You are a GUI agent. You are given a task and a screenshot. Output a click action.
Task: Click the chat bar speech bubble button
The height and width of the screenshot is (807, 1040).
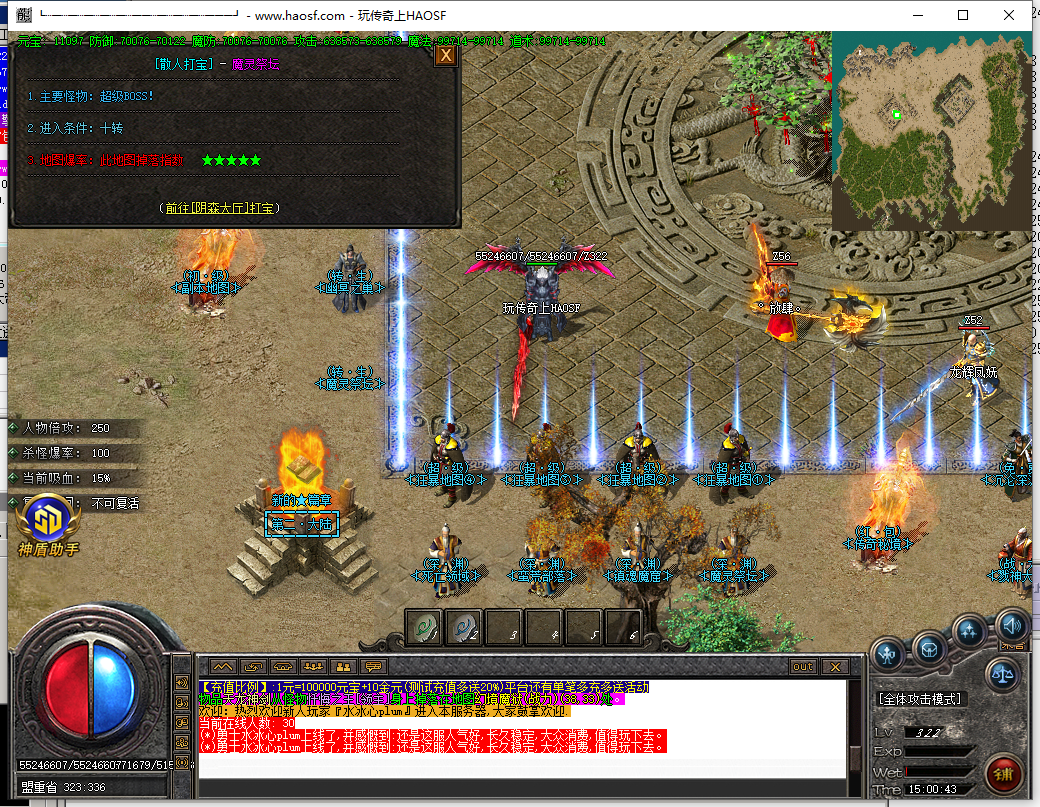[373, 666]
